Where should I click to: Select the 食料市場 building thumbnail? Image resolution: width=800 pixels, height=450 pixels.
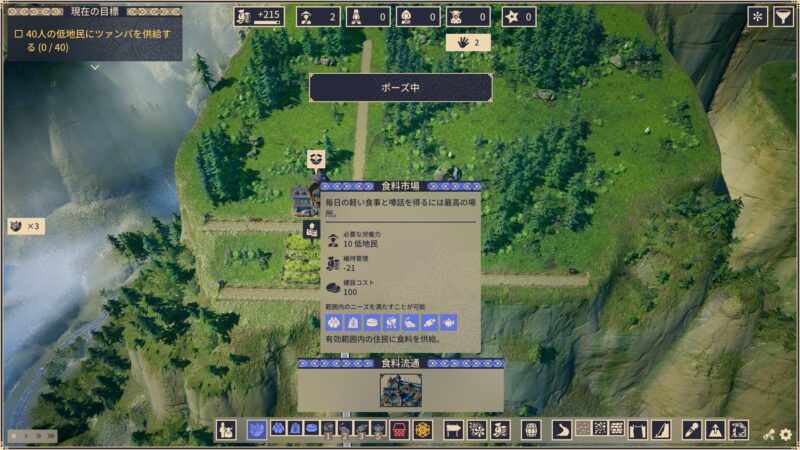coord(400,389)
